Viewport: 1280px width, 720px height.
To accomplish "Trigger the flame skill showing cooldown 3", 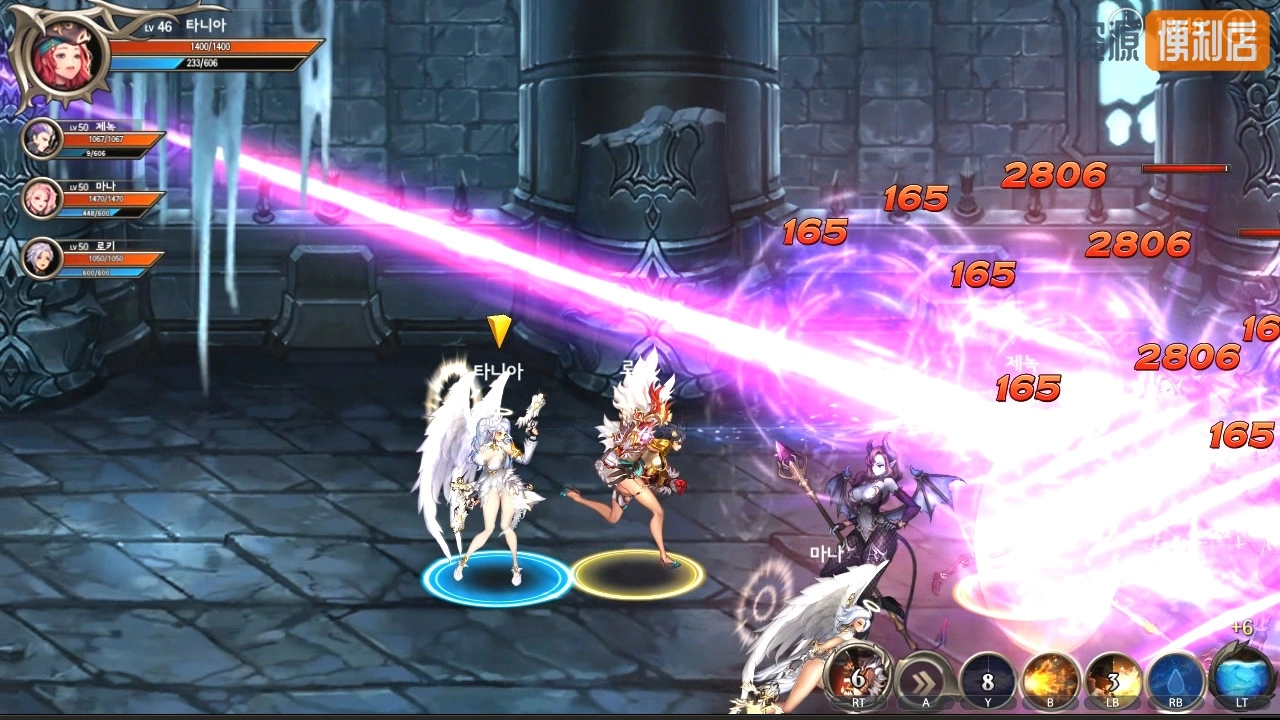I will pos(1114,680).
